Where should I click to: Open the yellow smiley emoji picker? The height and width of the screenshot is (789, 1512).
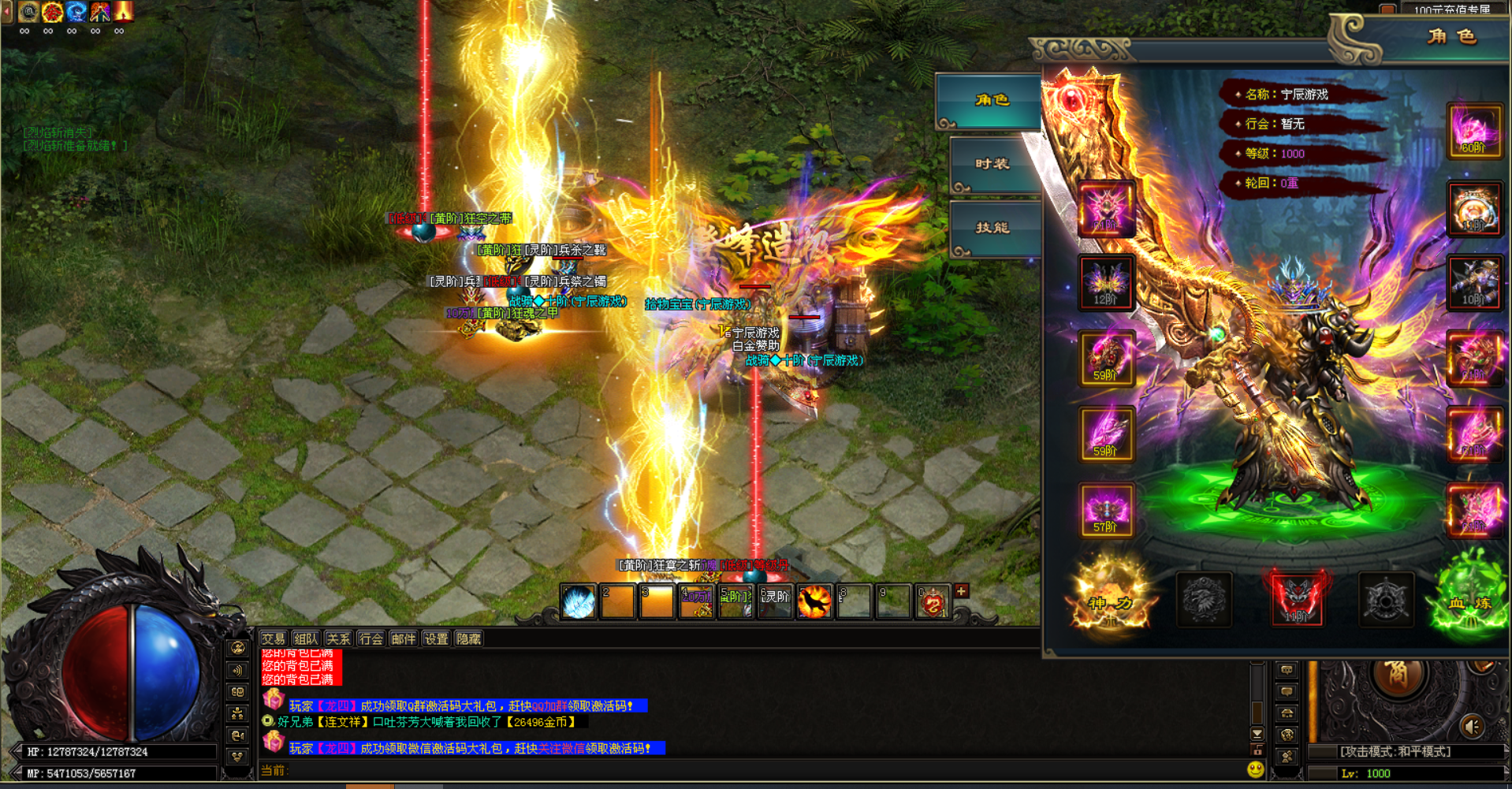click(x=1256, y=769)
